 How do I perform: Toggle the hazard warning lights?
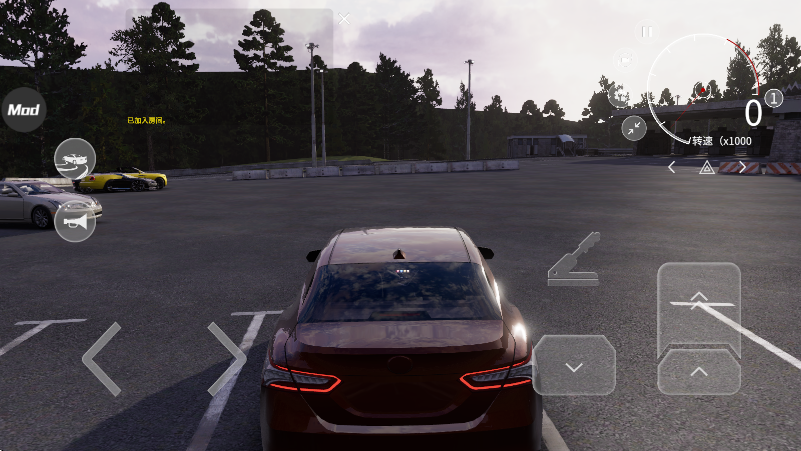click(707, 168)
